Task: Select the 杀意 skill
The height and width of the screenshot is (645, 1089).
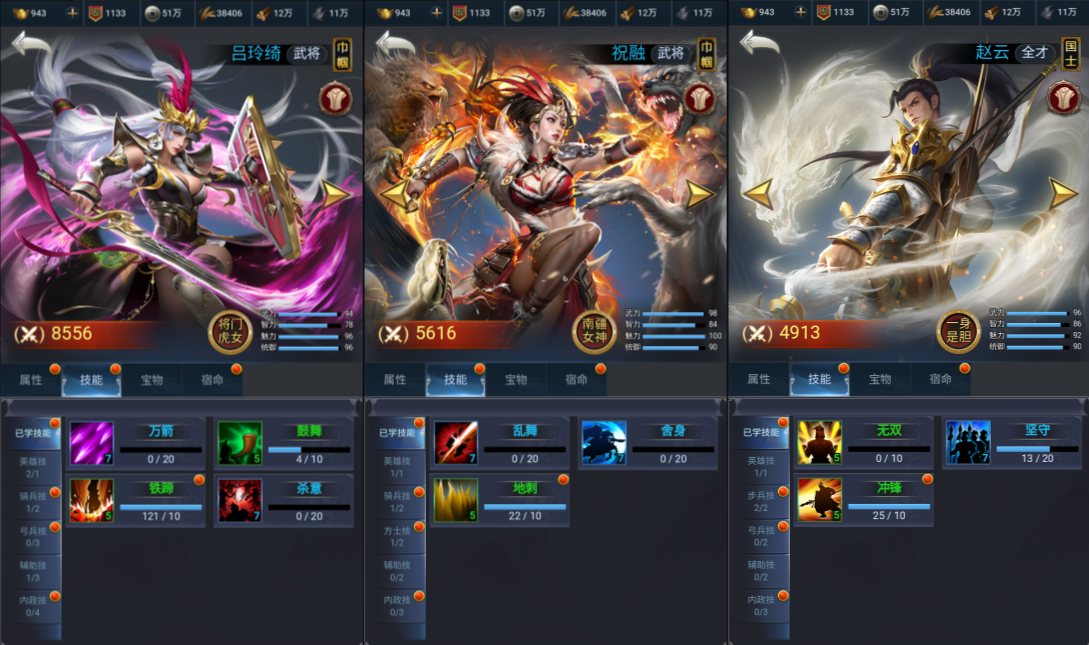Action: (x=240, y=500)
